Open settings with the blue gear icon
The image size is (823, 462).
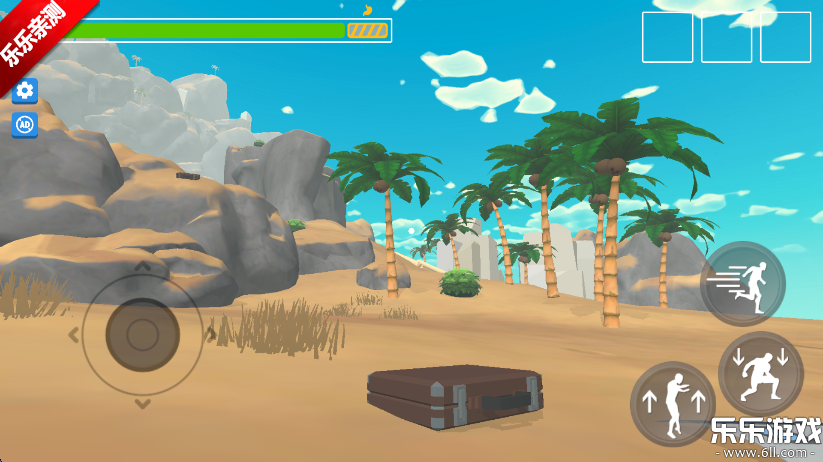[25, 91]
